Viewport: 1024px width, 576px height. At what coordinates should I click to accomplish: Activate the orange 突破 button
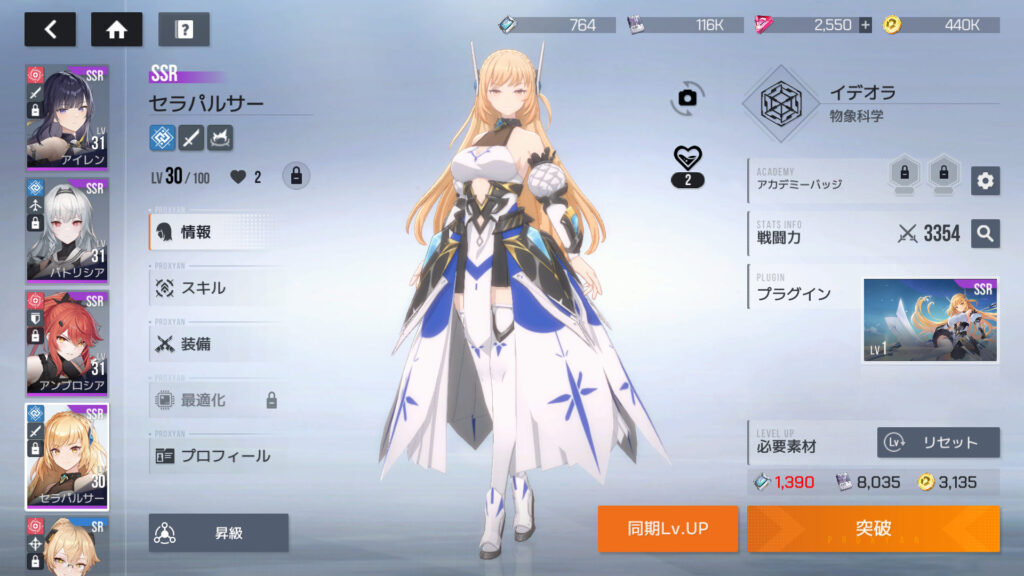[873, 528]
